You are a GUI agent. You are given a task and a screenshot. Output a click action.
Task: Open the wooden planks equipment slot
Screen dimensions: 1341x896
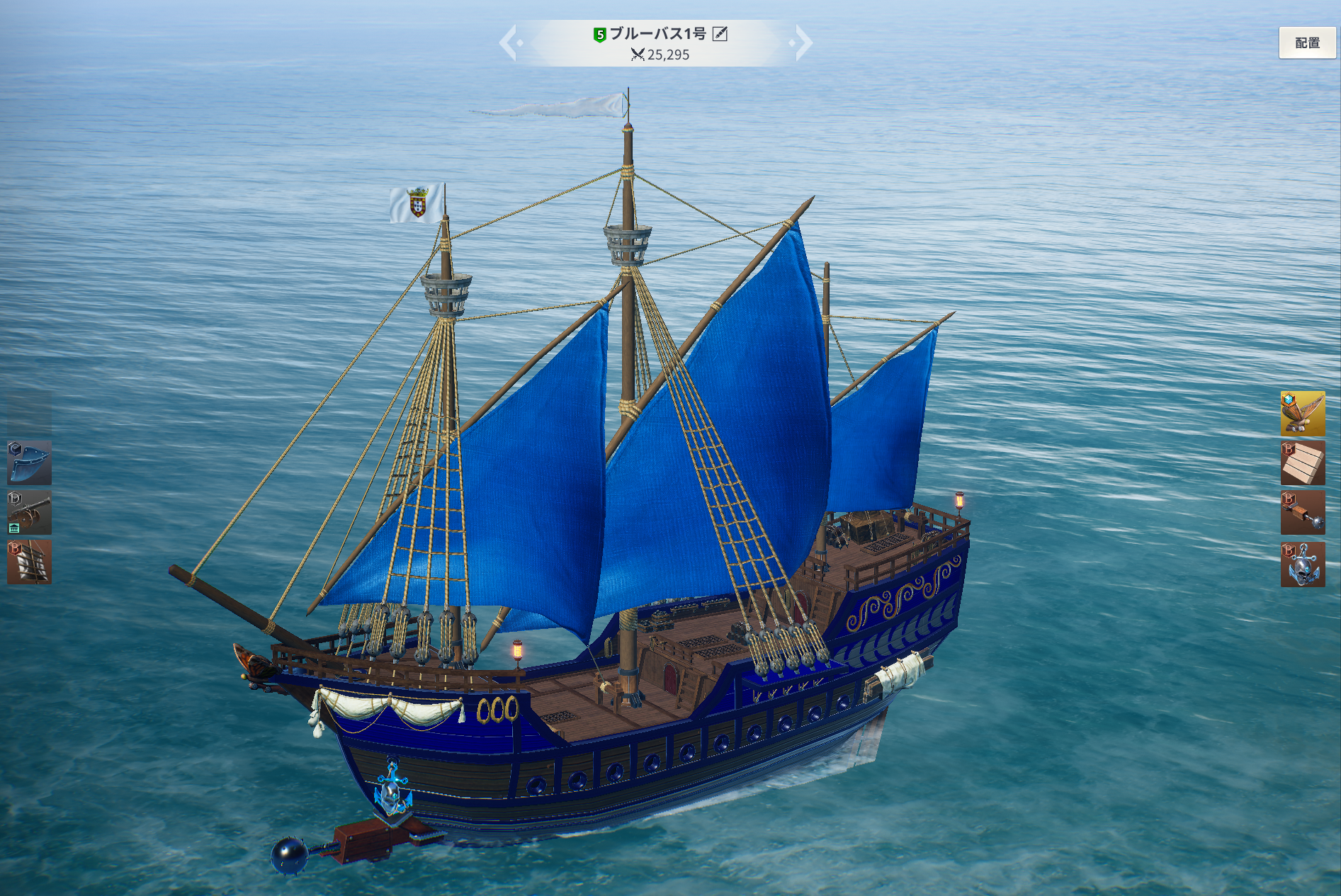[1302, 463]
